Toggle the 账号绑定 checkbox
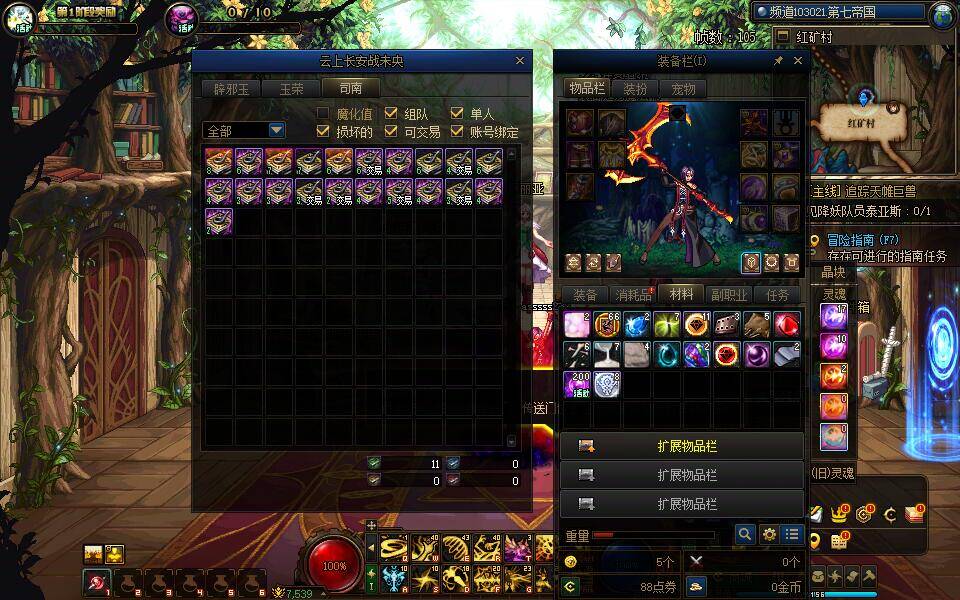 [457, 131]
